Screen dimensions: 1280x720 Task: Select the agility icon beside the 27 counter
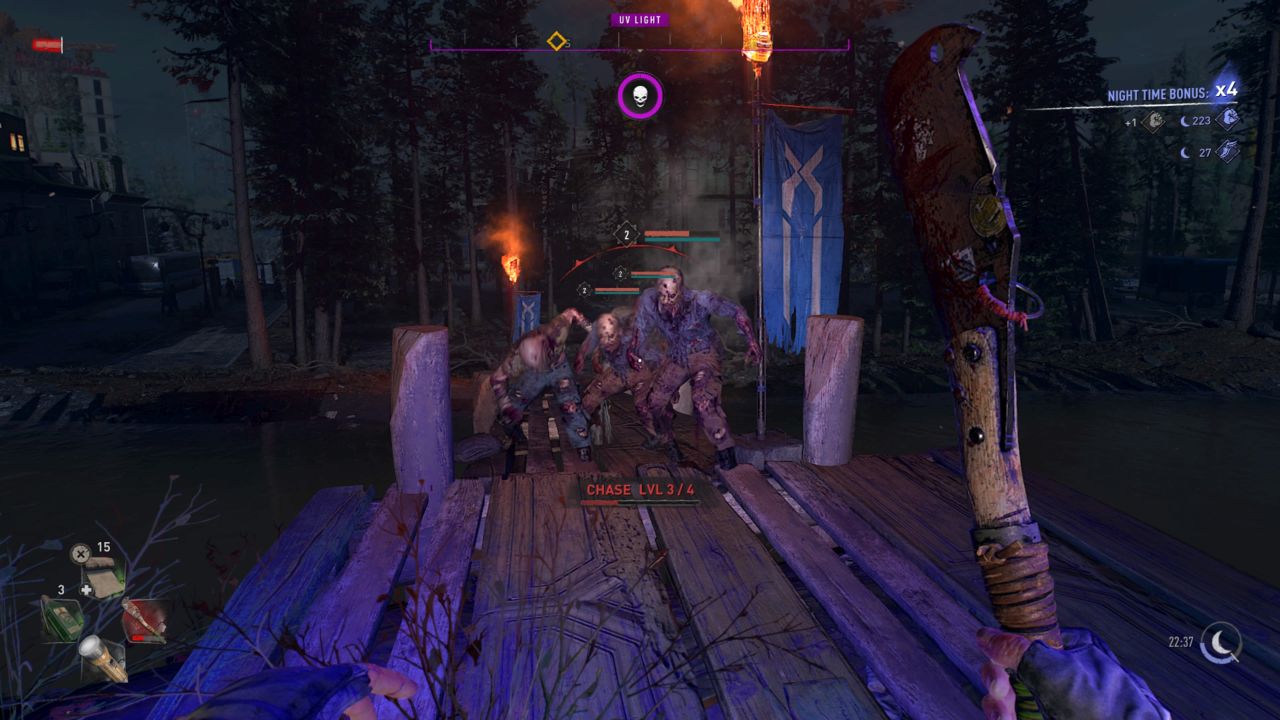point(1228,149)
